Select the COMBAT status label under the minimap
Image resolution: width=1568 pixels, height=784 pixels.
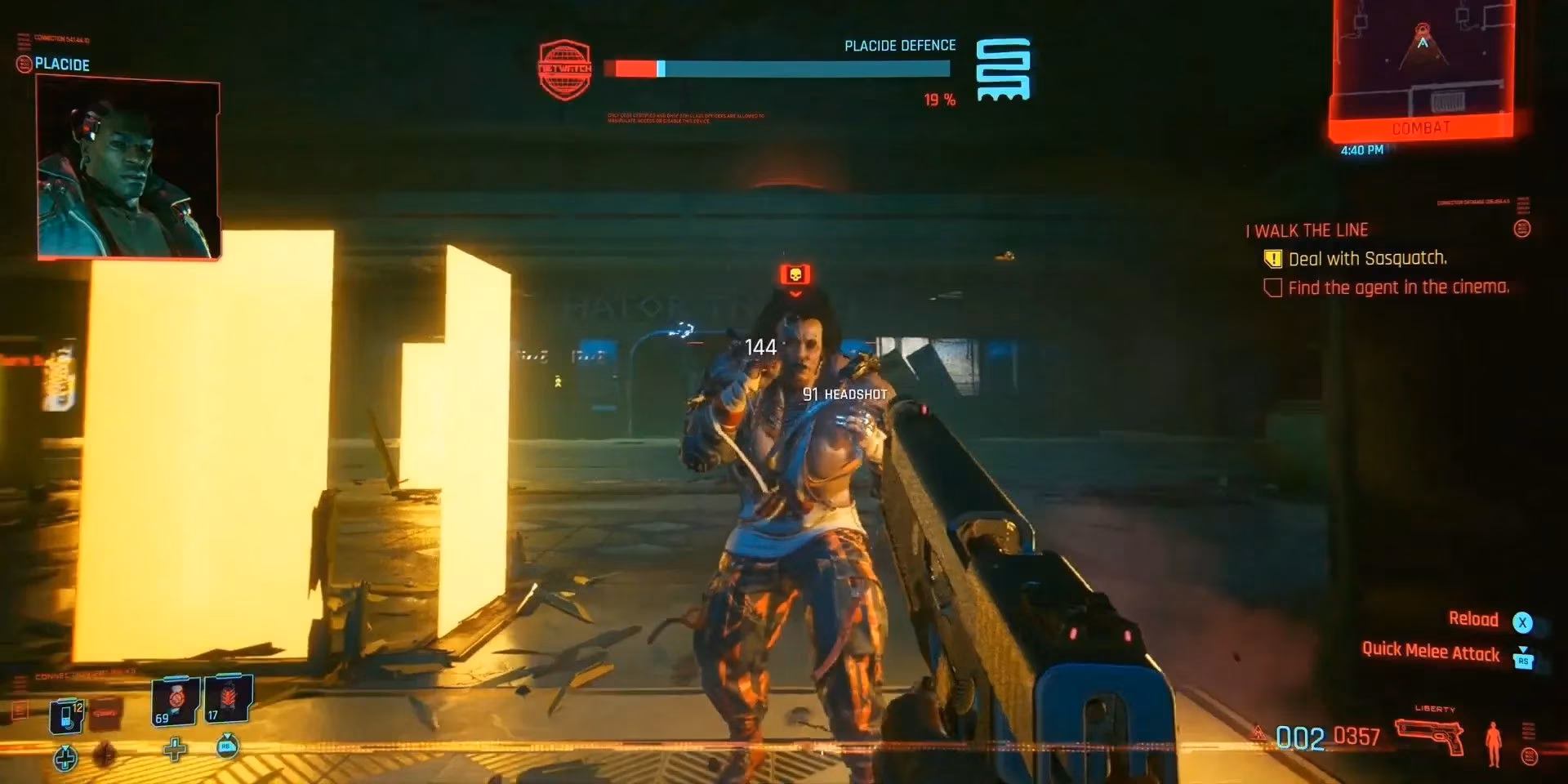click(1421, 127)
